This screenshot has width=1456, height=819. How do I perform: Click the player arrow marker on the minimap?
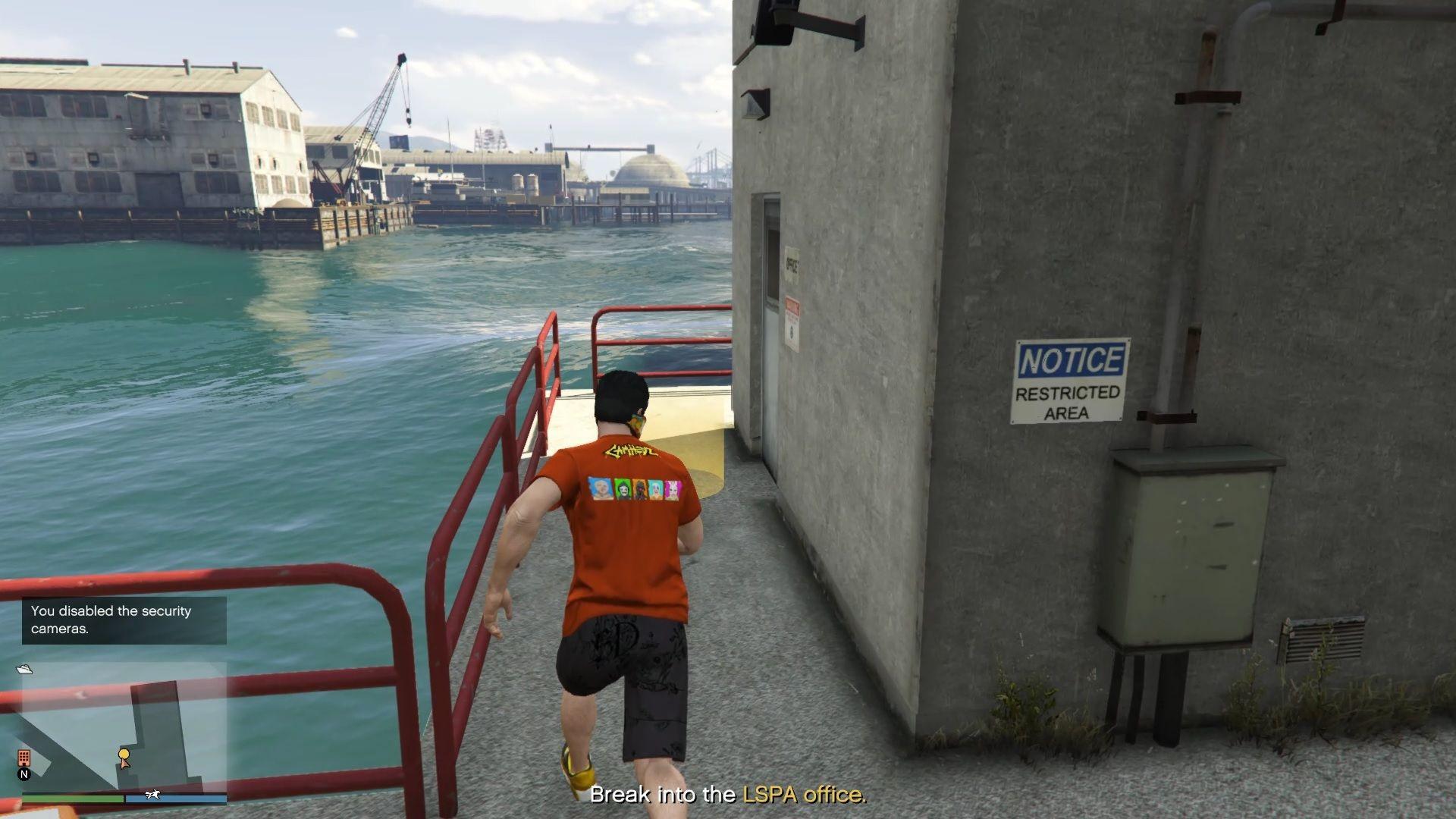[124, 764]
